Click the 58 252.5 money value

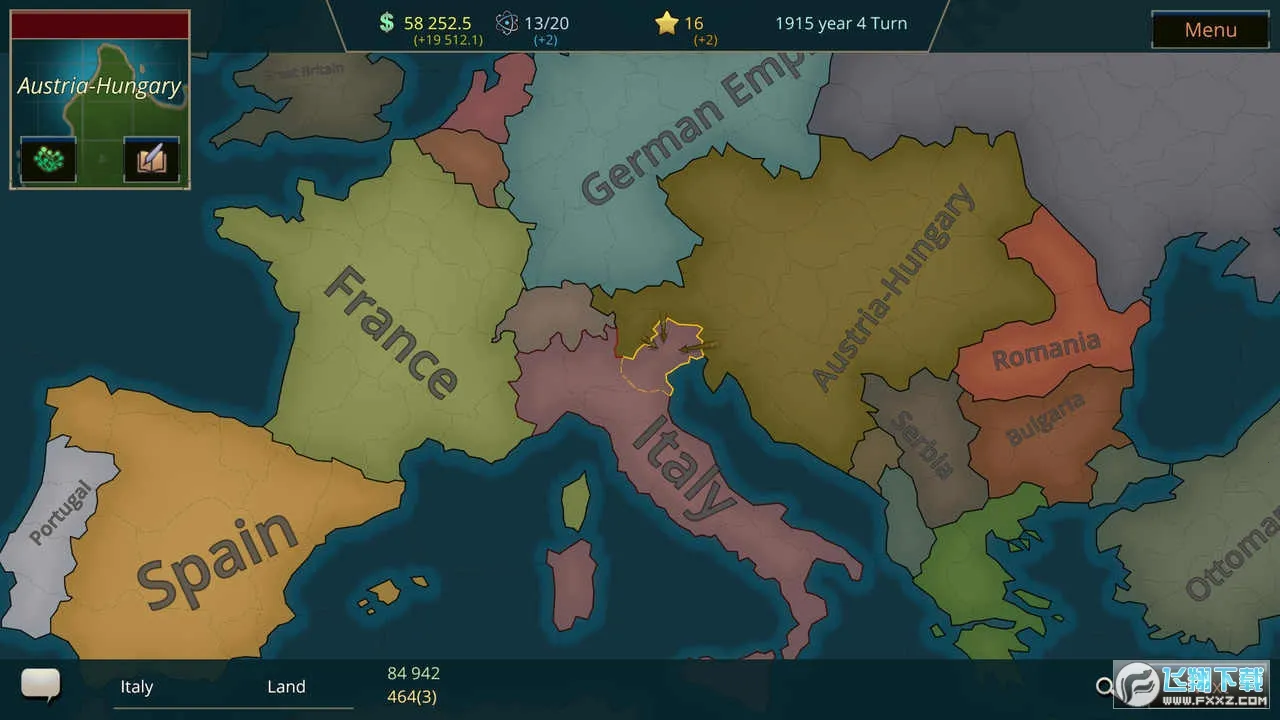[440, 21]
